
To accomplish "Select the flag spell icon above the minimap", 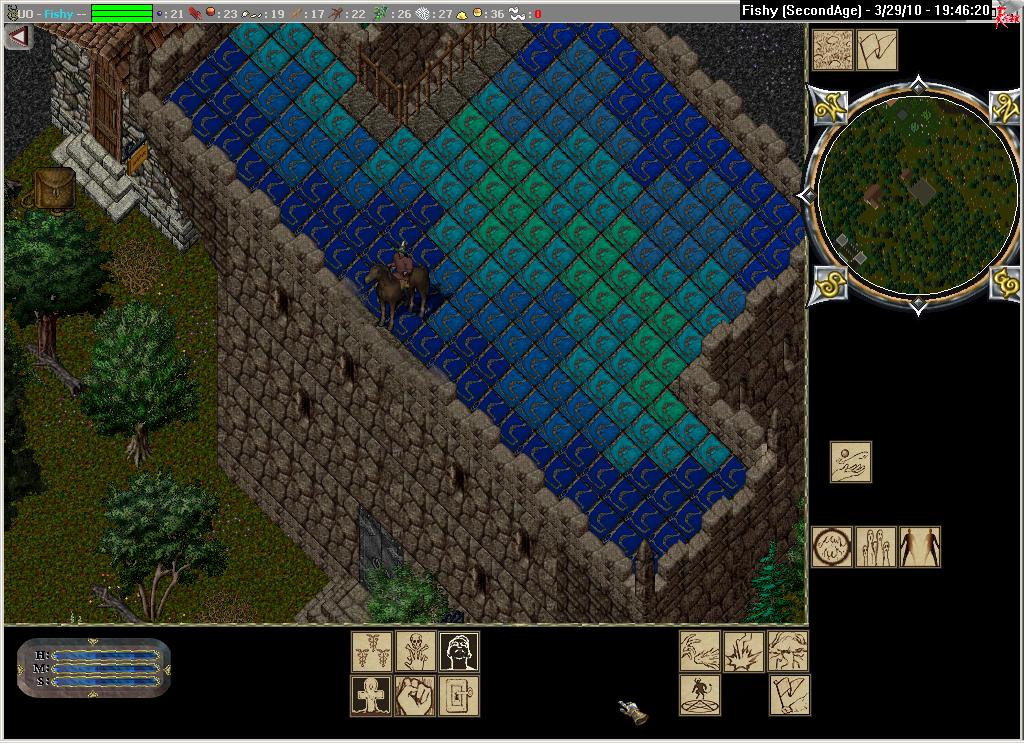I will point(877,49).
